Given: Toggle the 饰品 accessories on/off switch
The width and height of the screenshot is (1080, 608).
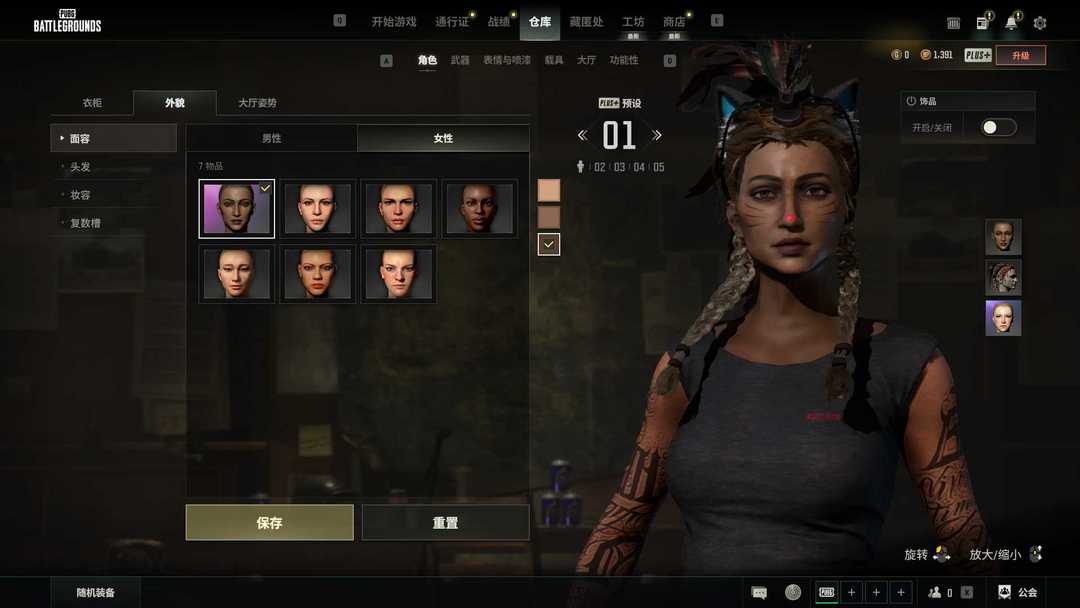Looking at the screenshot, I should pyautogui.click(x=998, y=127).
